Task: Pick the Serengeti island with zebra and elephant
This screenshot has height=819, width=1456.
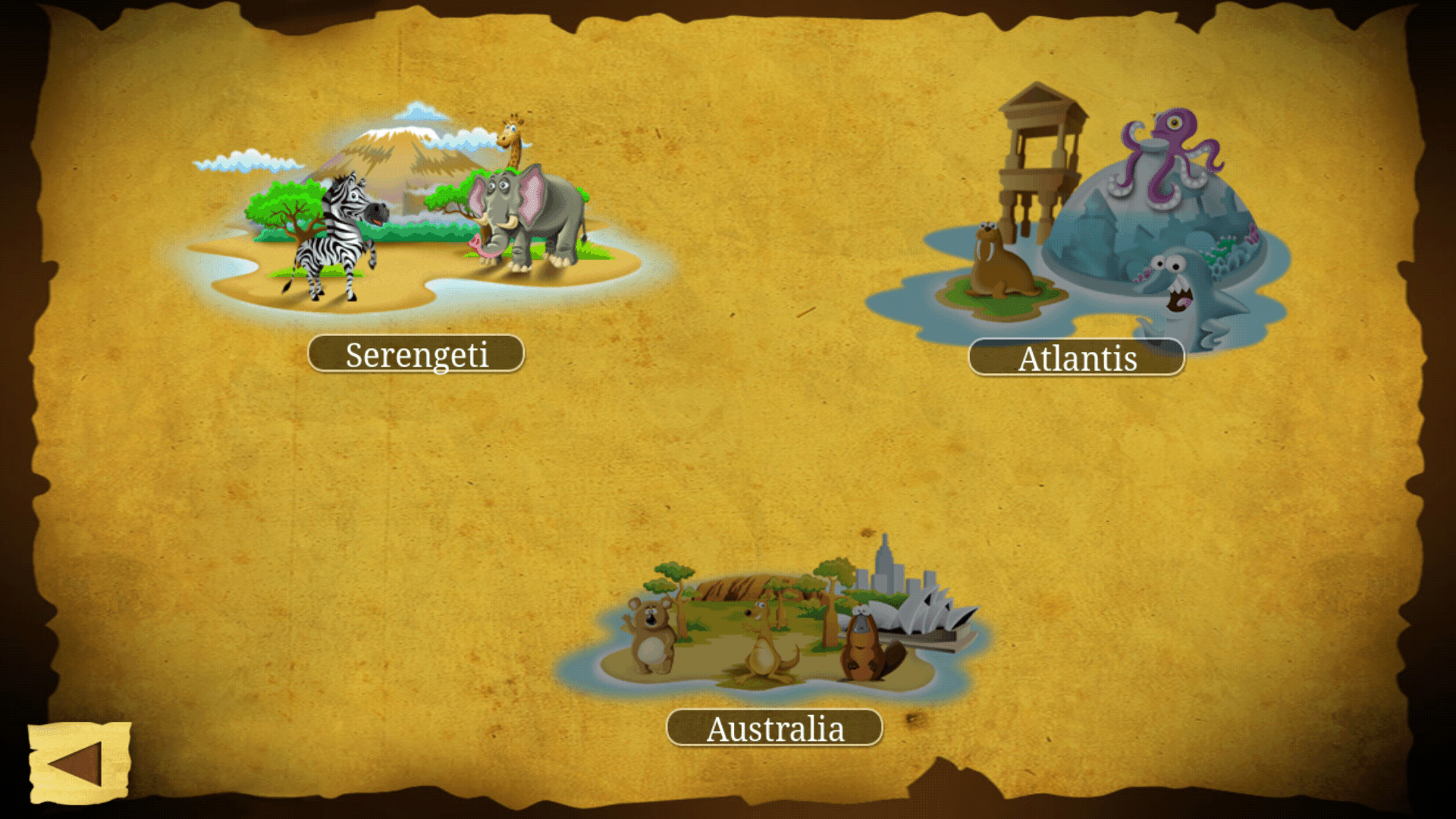Action: [417, 220]
